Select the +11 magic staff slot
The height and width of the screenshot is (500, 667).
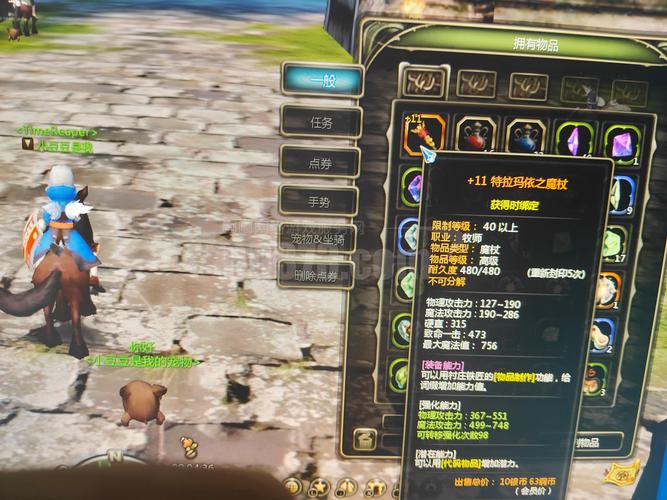click(424, 135)
